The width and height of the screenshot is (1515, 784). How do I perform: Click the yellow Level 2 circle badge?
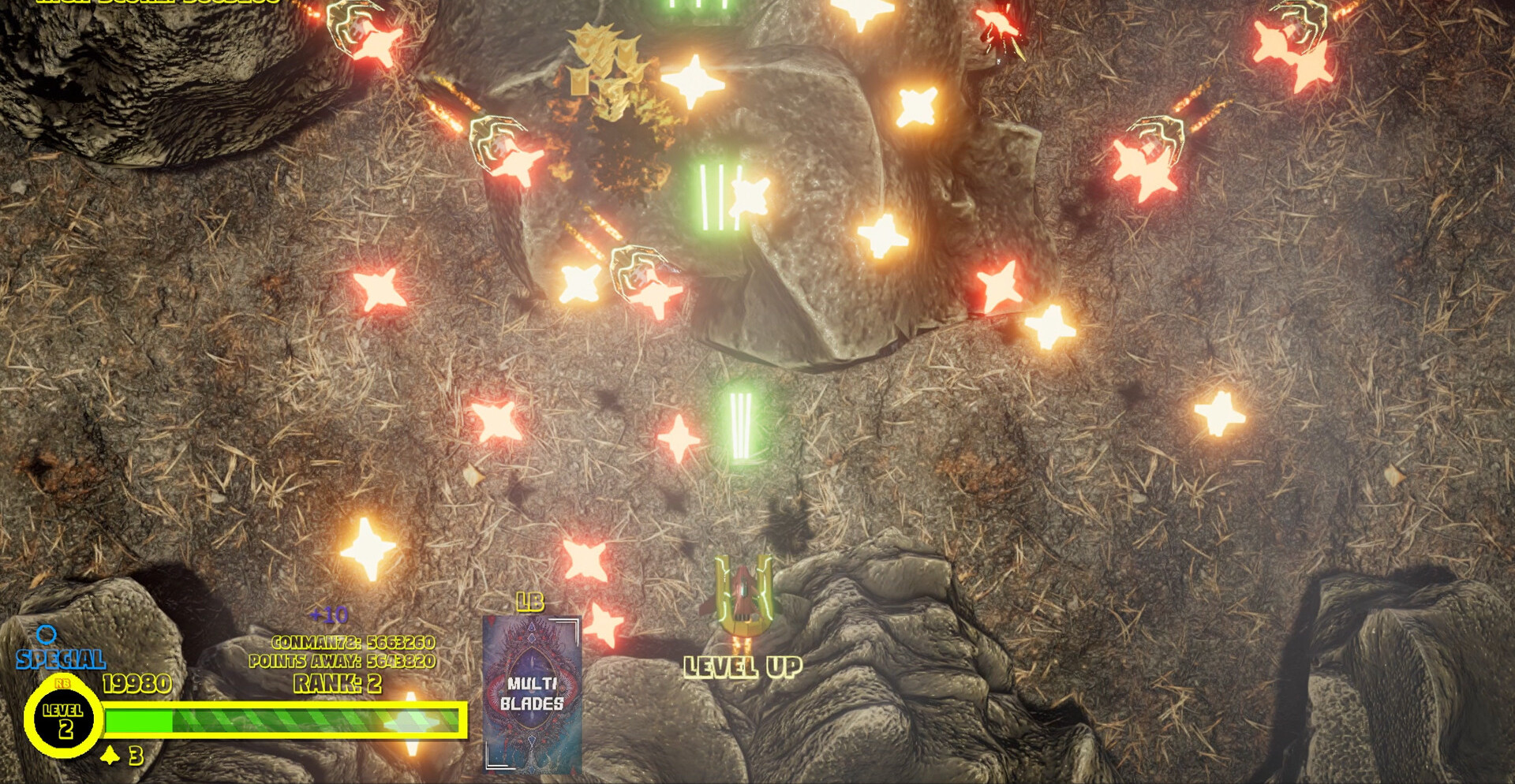pos(63,719)
